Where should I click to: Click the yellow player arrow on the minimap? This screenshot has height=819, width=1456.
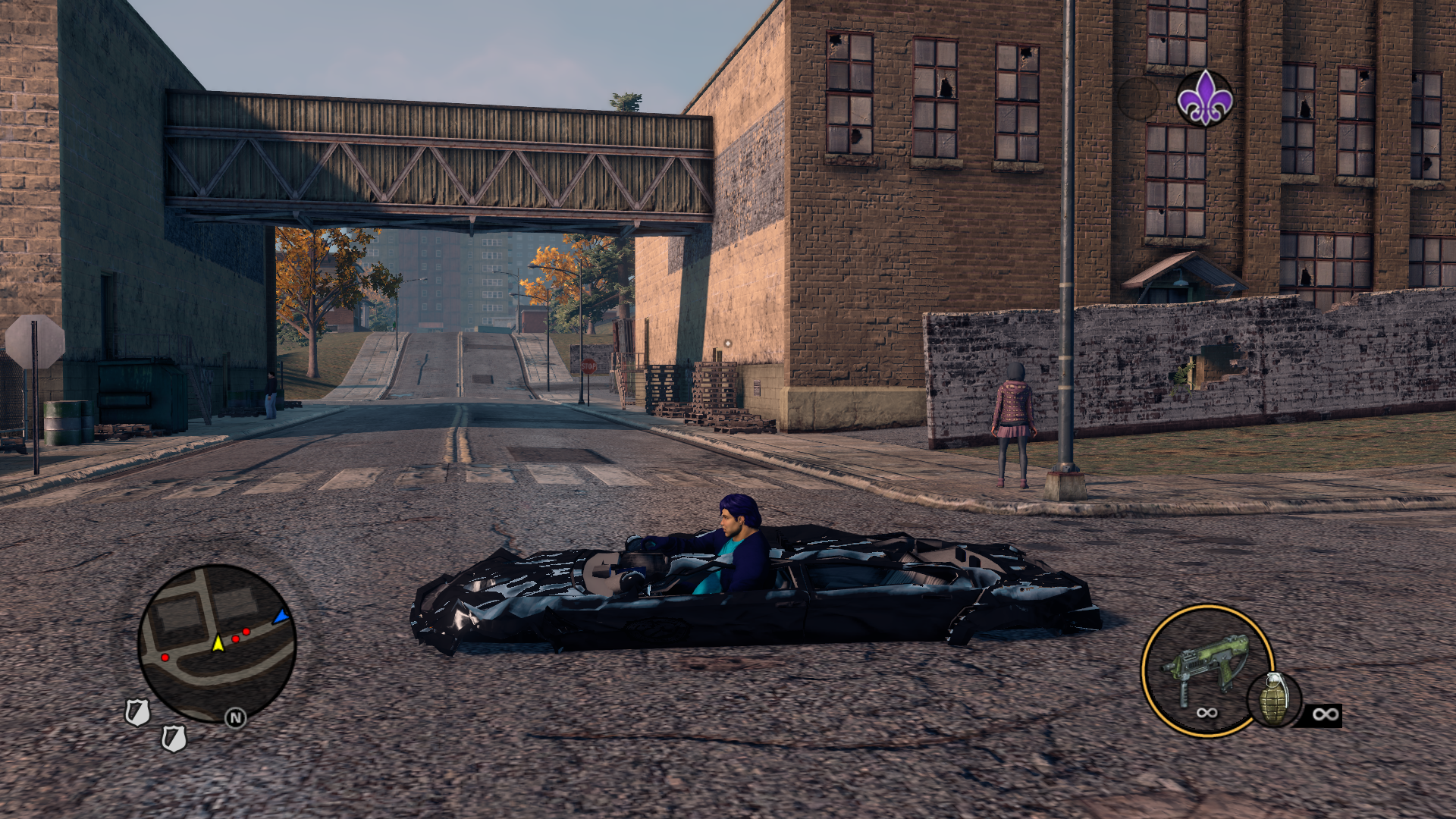tap(218, 643)
